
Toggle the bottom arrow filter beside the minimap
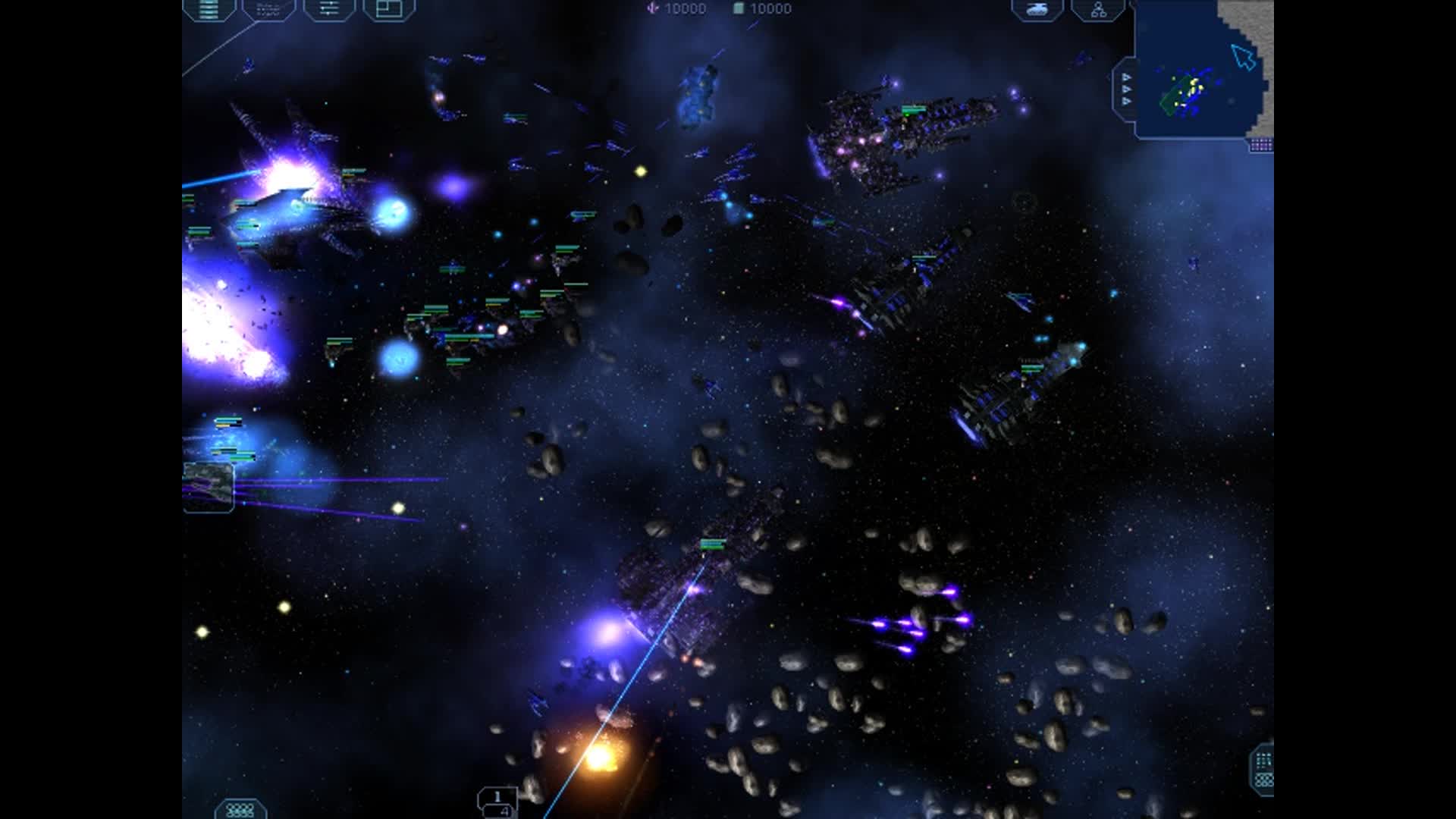pos(1126,101)
